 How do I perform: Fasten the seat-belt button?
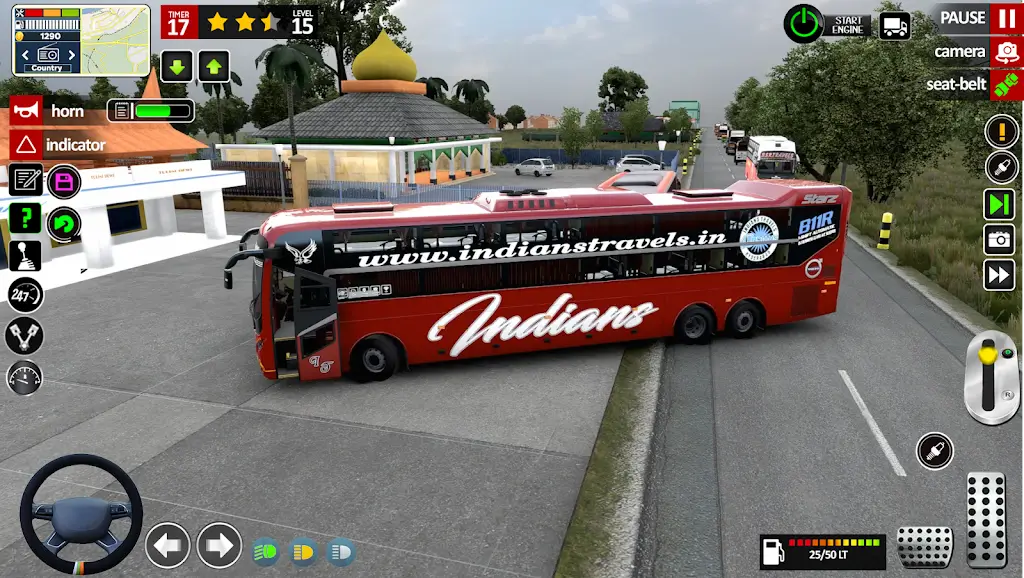coord(1005,84)
